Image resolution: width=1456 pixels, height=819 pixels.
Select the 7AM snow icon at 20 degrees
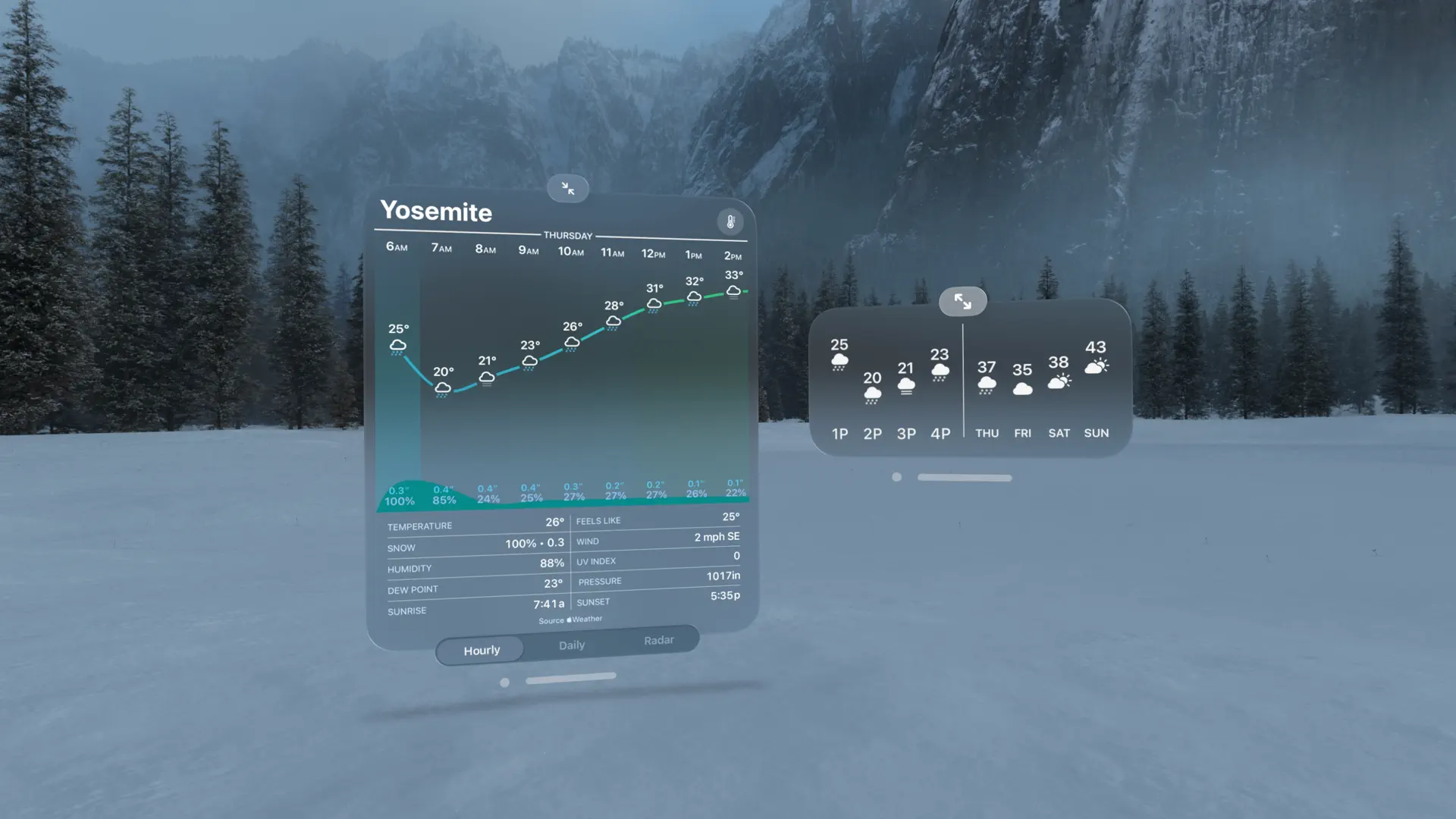tap(443, 388)
